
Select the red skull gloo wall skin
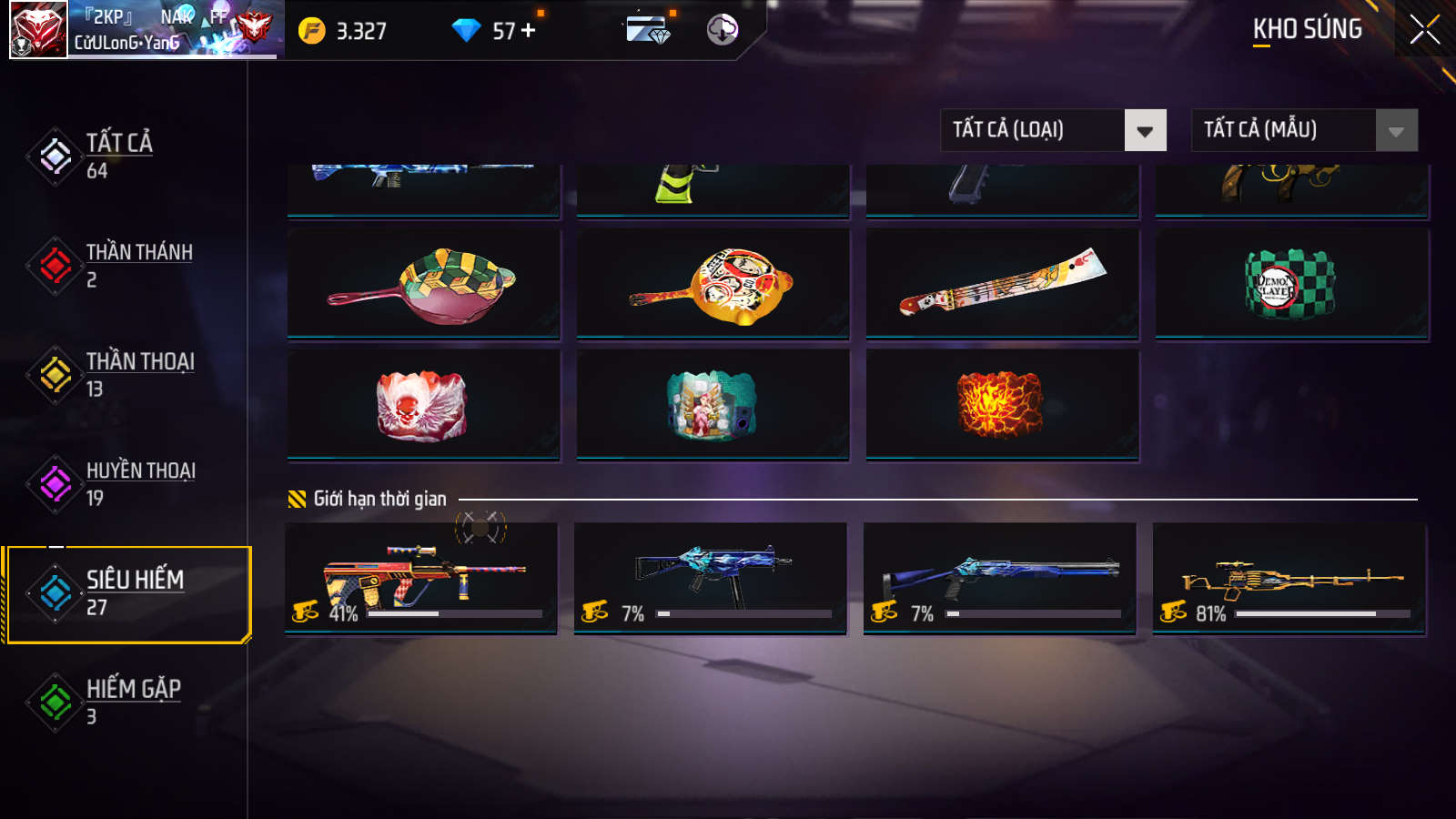click(x=423, y=405)
